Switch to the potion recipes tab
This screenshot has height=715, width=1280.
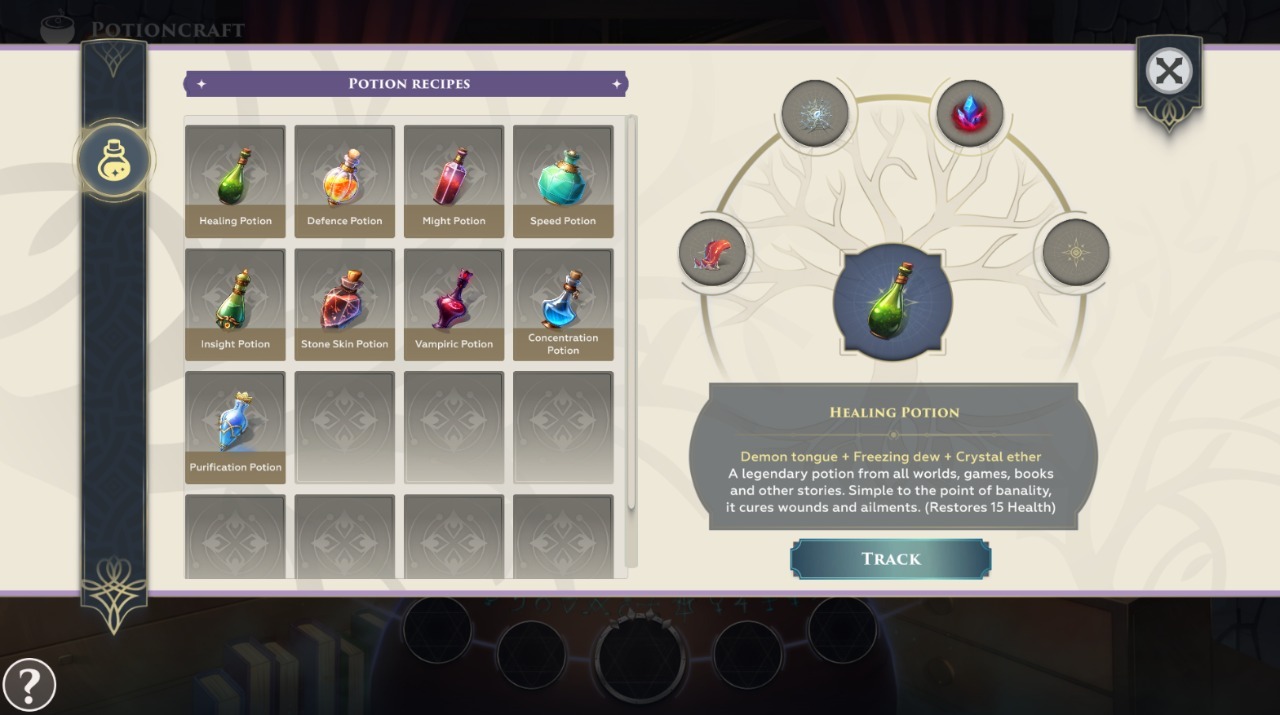tap(114, 160)
